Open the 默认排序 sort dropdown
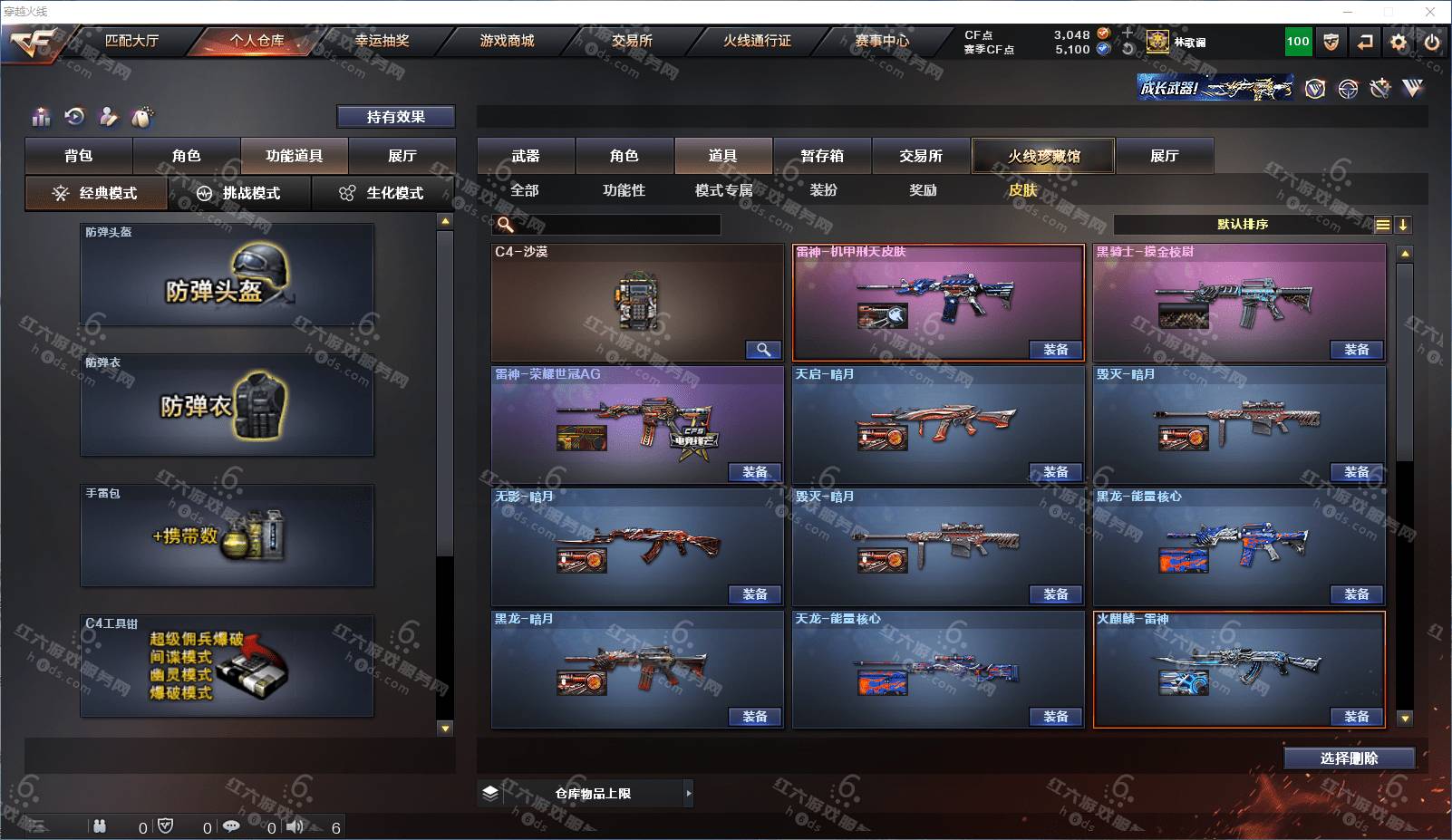Screen dimensions: 1452x840 click(1243, 225)
